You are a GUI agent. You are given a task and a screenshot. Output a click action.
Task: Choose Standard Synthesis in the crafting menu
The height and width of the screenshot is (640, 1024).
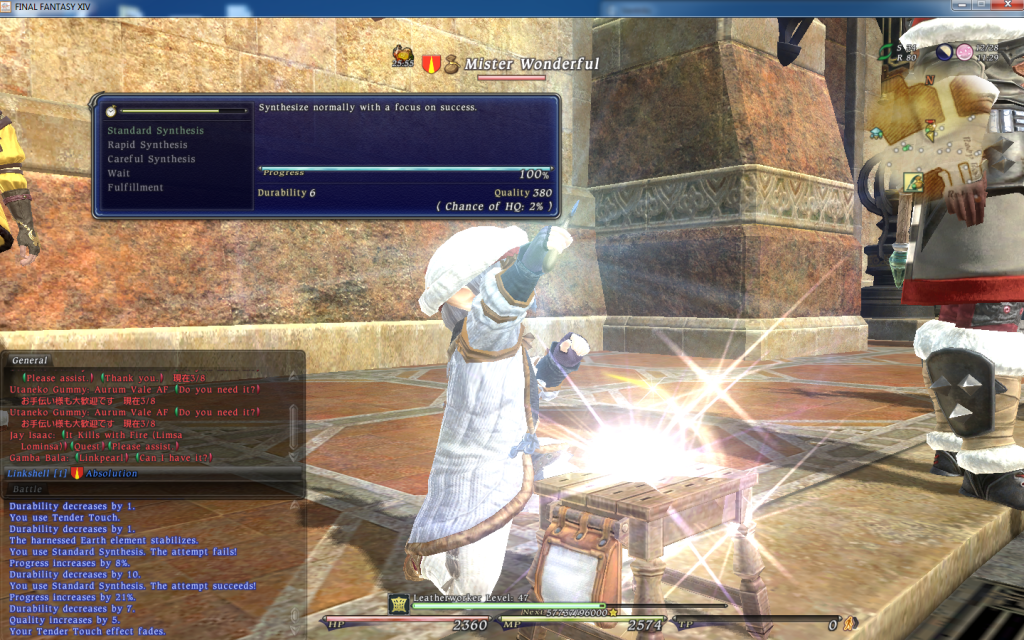tap(155, 131)
